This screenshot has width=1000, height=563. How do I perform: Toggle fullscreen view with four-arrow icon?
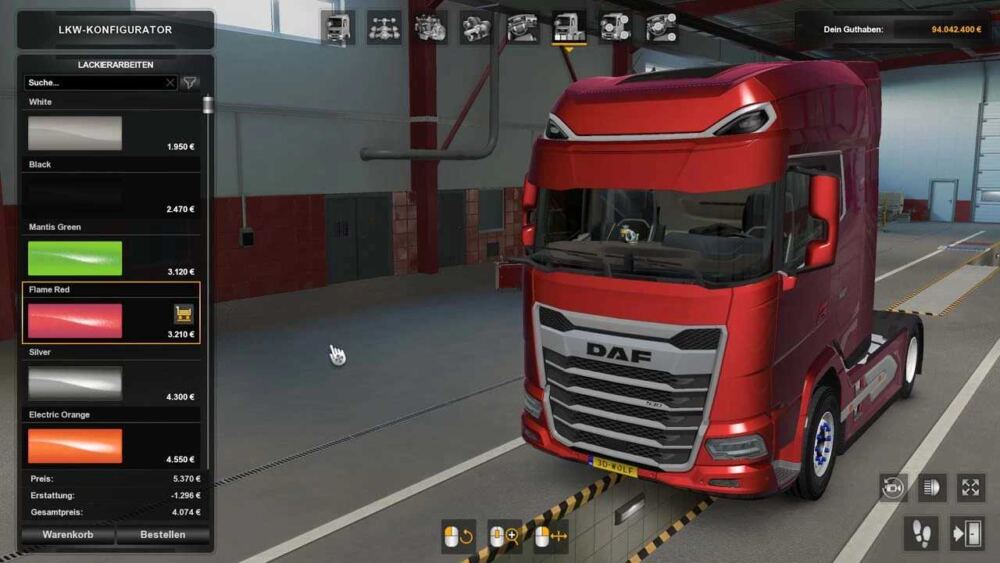[971, 488]
